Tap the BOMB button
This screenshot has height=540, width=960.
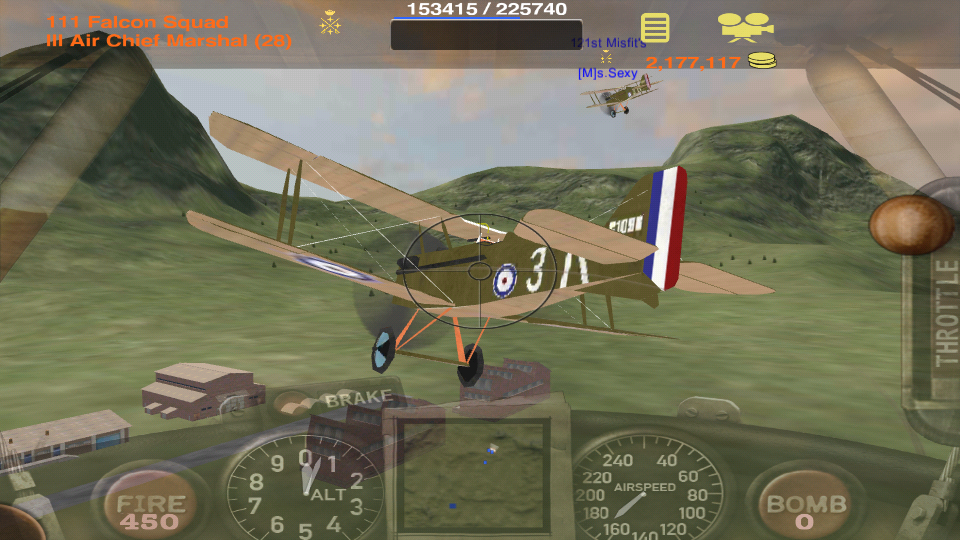806,509
